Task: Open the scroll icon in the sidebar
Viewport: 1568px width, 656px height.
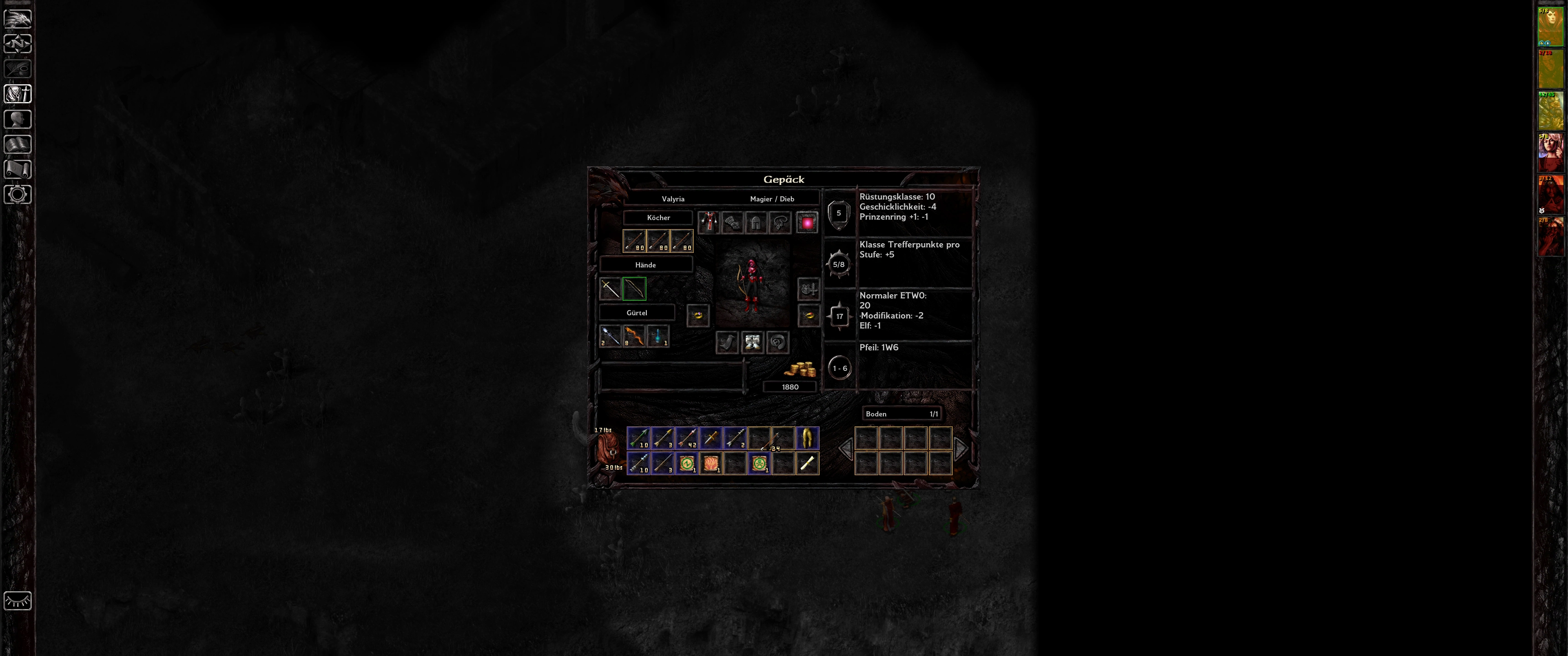Action: tap(18, 169)
